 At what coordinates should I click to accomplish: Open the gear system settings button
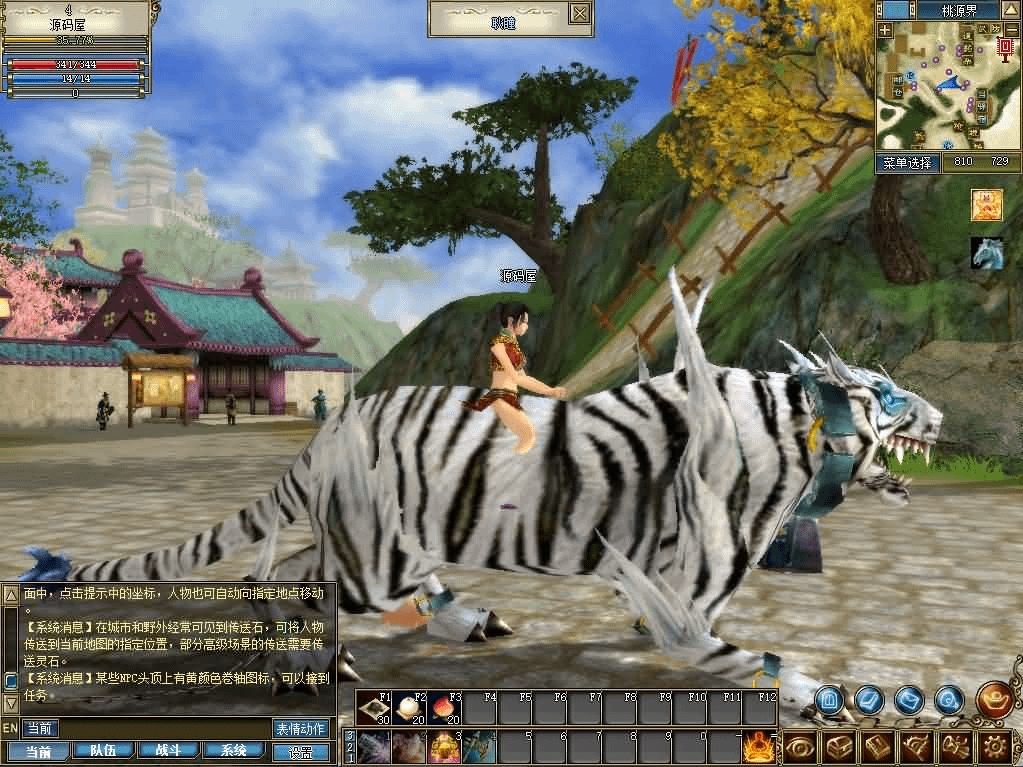point(994,746)
